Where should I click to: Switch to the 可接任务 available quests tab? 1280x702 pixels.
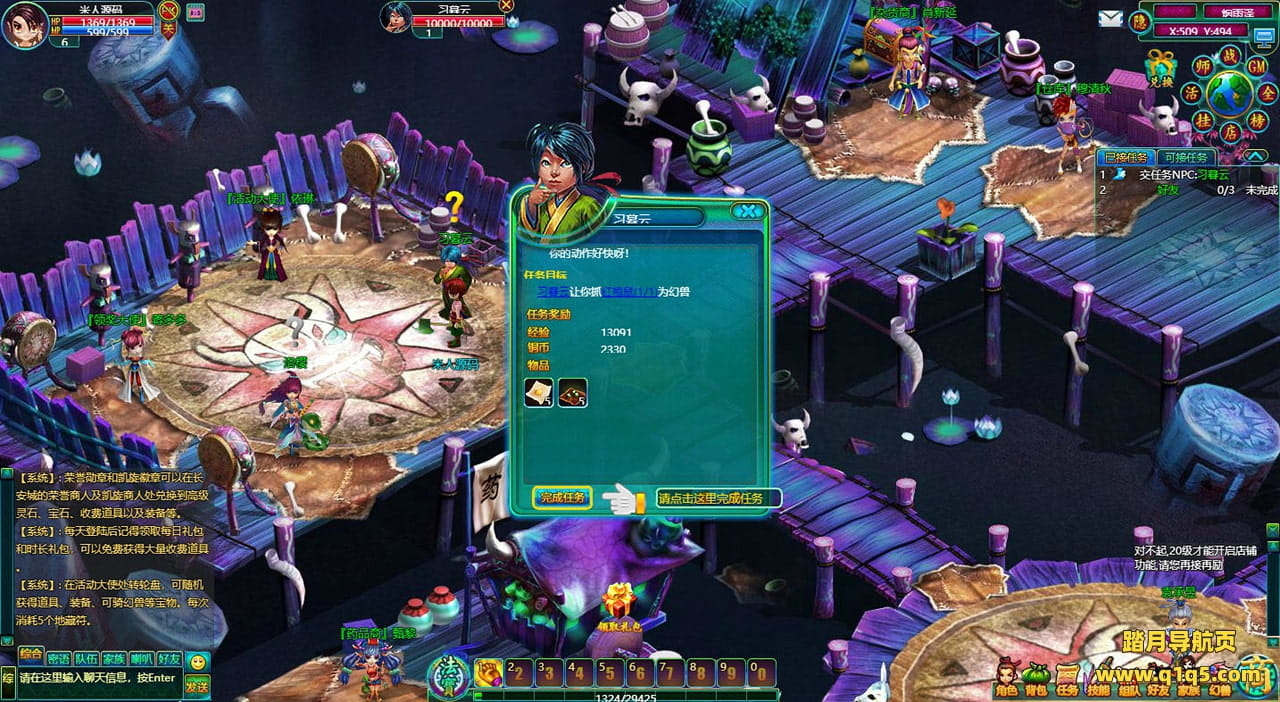pyautogui.click(x=1186, y=157)
